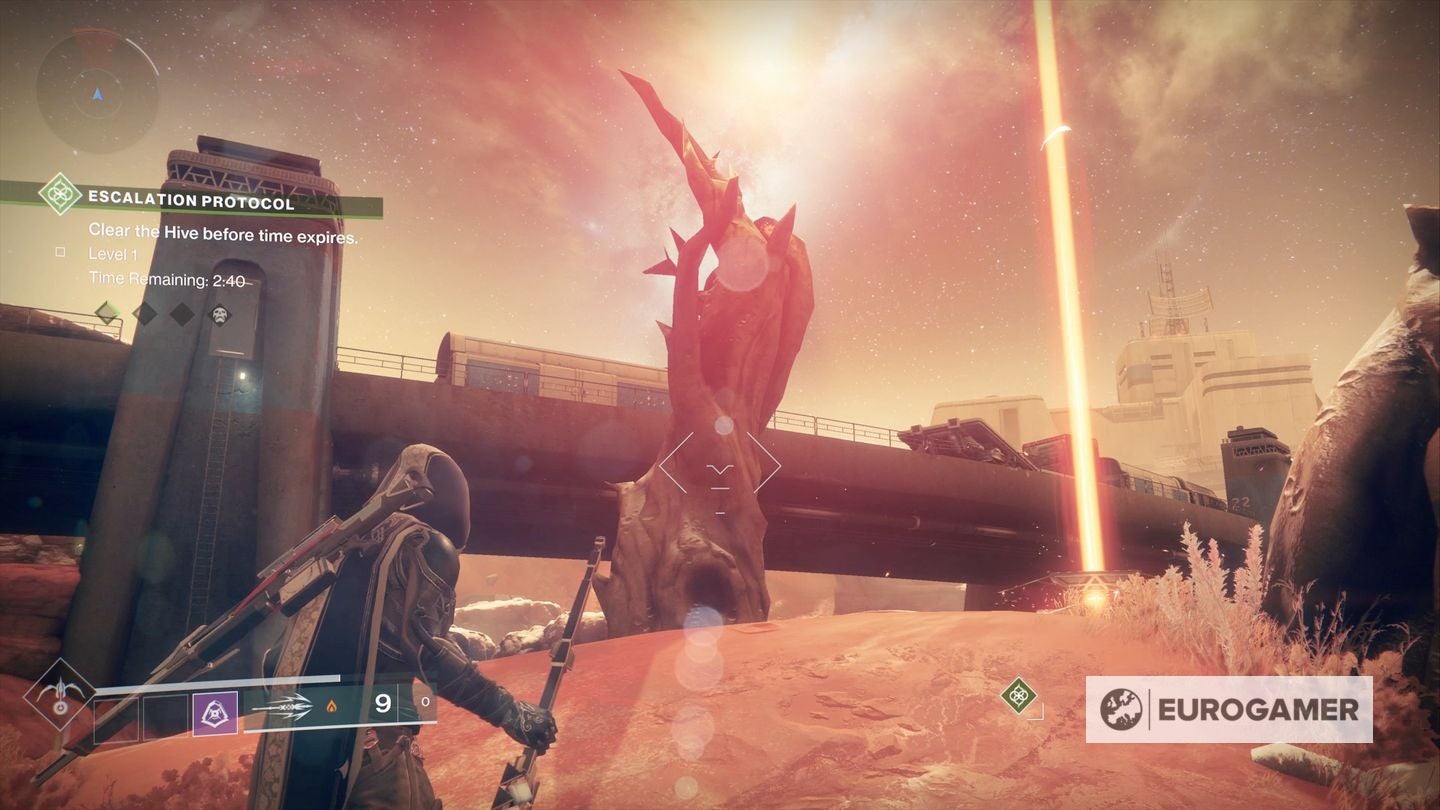Screen dimensions: 1440x810
Task: Open the Eurogamer watermark logo
Action: (1228, 709)
